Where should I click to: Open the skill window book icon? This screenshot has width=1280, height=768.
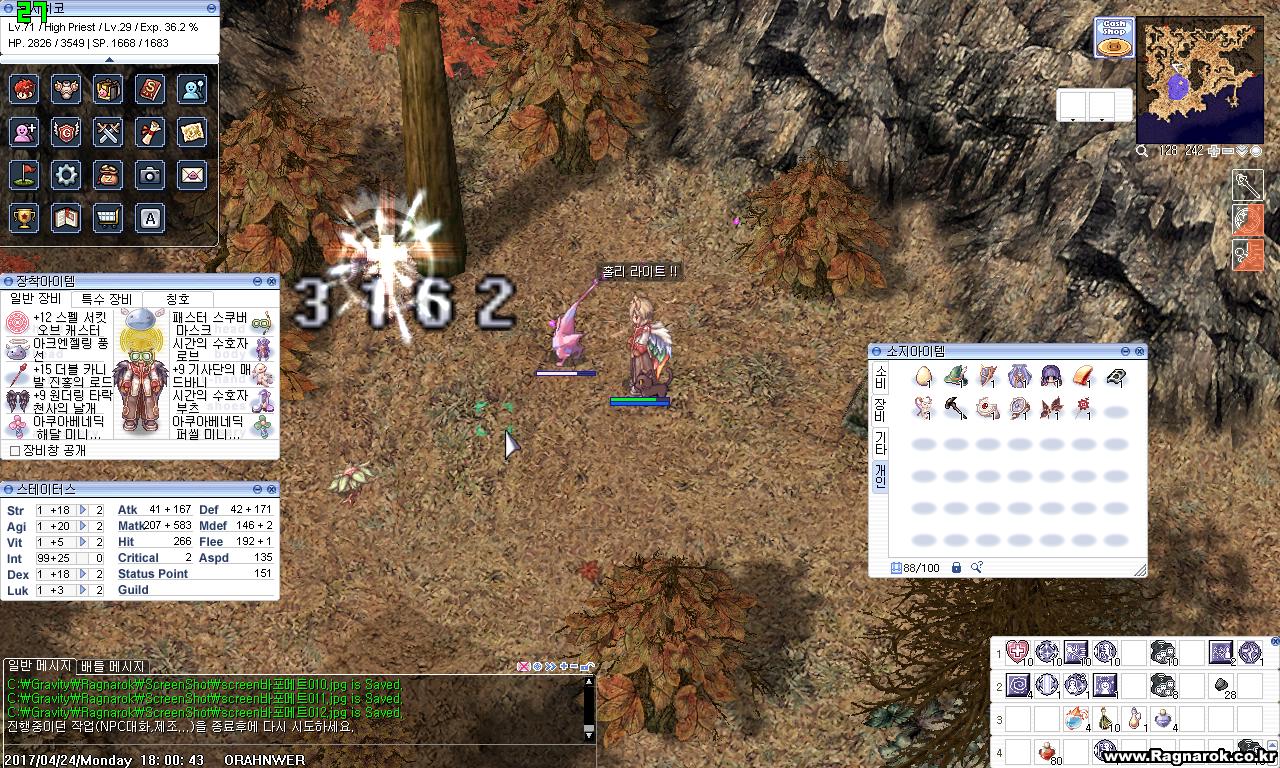[150, 89]
